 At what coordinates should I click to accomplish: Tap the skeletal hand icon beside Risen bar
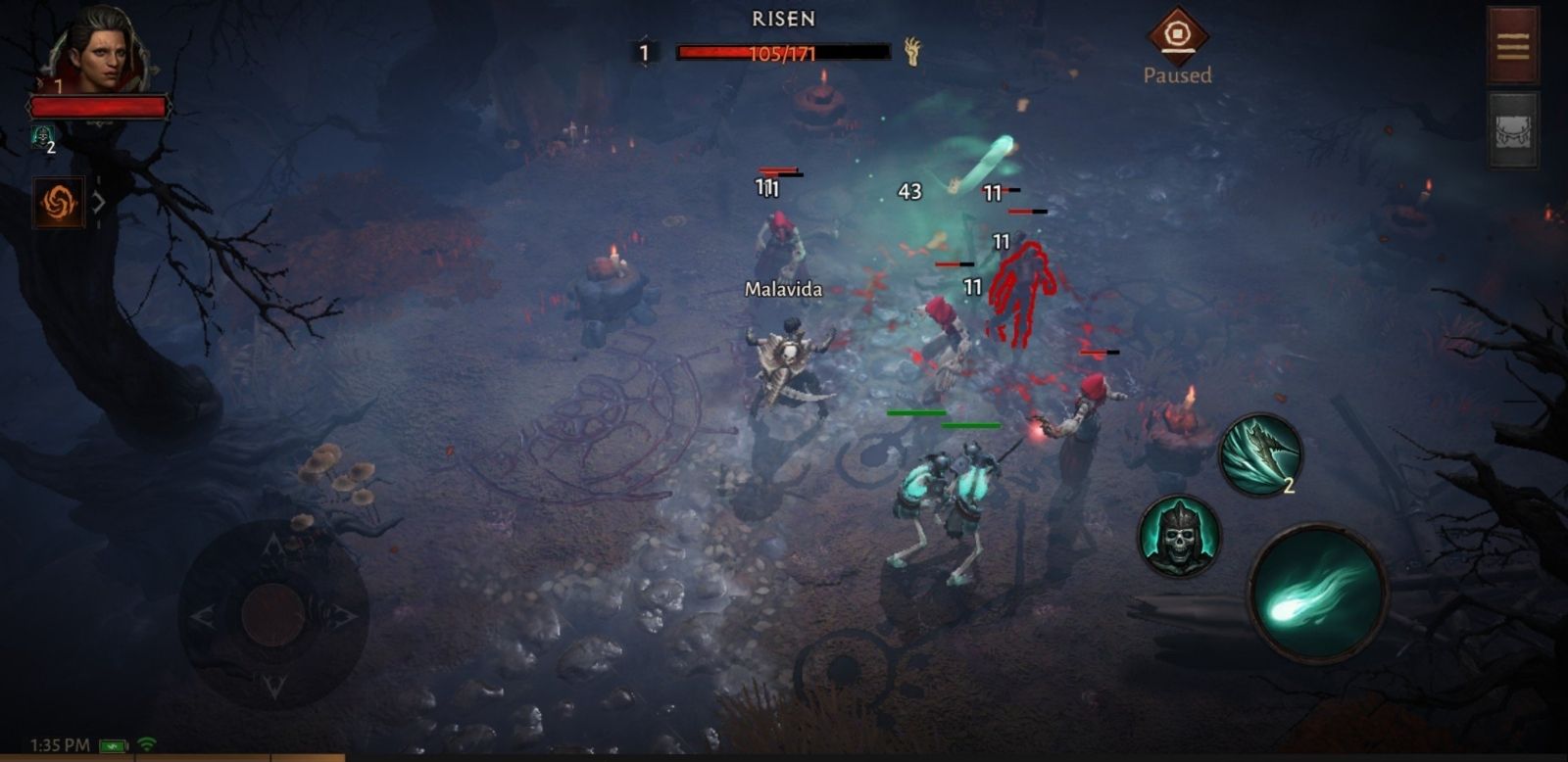click(912, 52)
